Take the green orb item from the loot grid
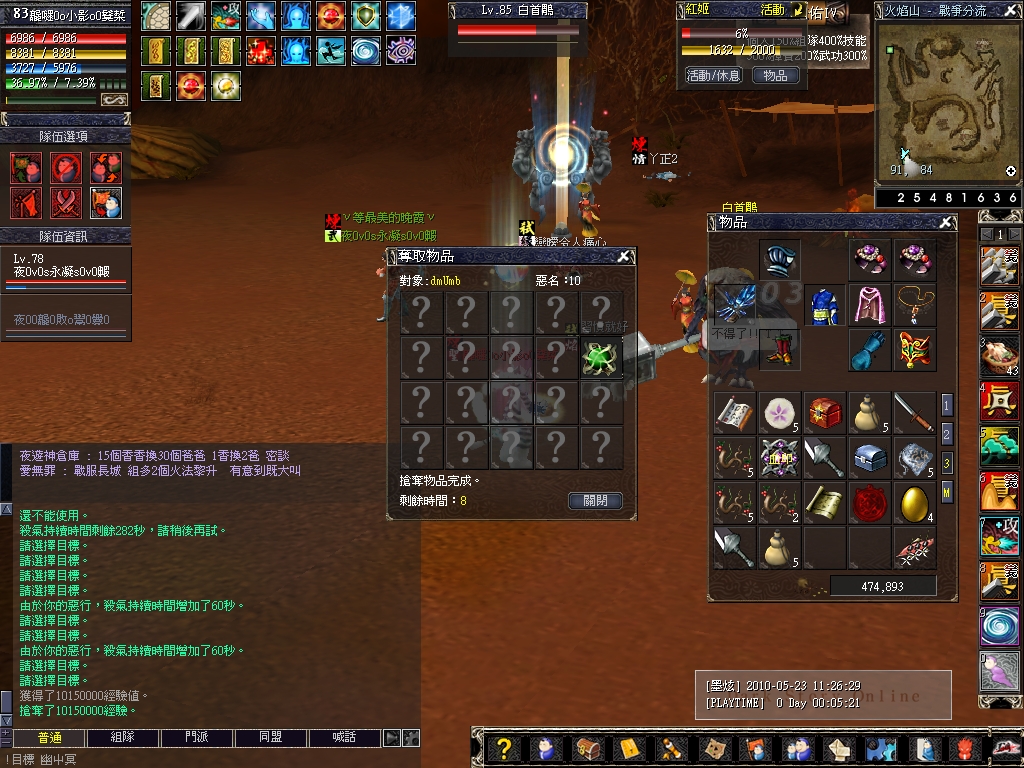The height and width of the screenshot is (768, 1024). tap(601, 357)
